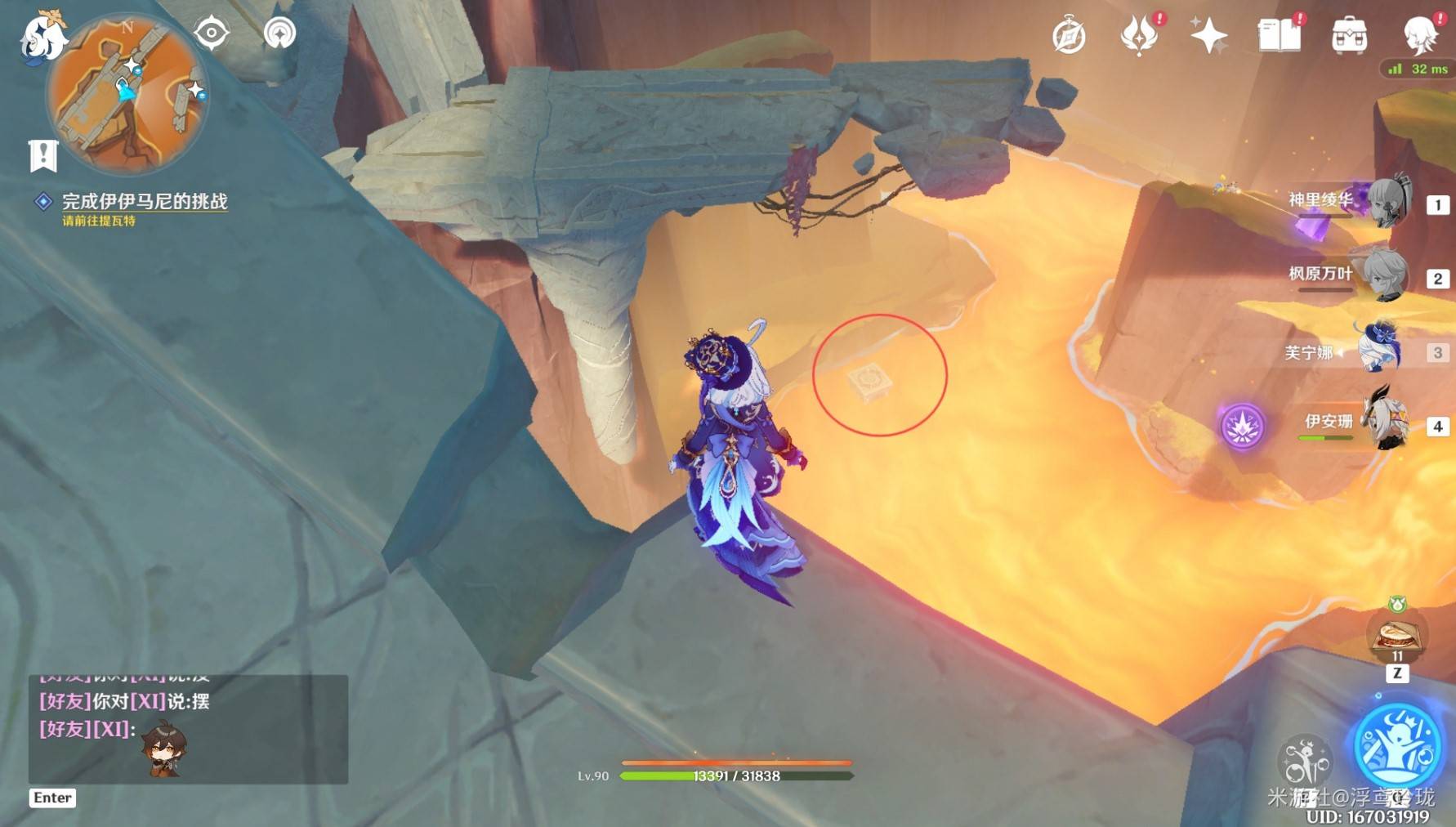Image resolution: width=1456 pixels, height=827 pixels.
Task: Switch to 枫原万叶 in the party
Action: click(x=1387, y=276)
